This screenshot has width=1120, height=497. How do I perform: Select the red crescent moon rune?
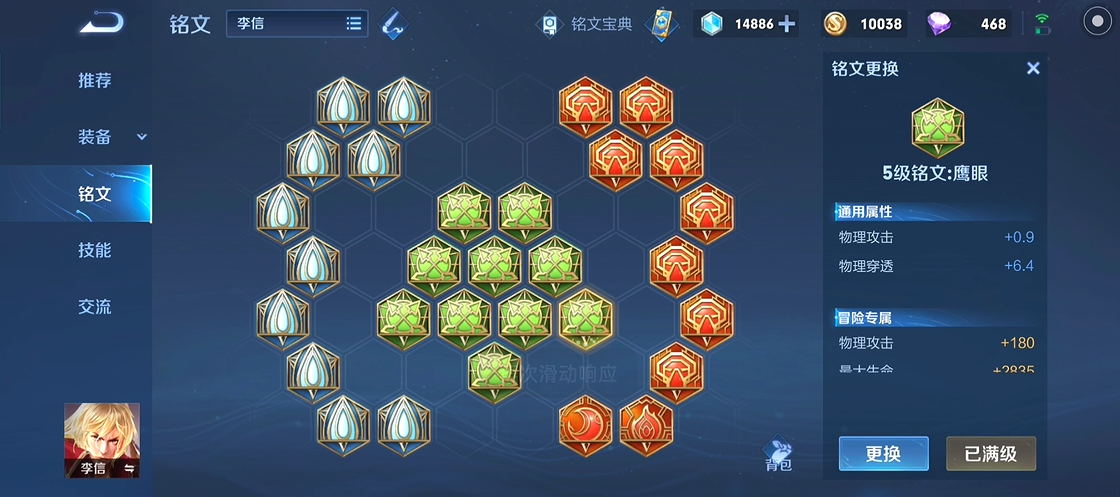[x=585, y=423]
